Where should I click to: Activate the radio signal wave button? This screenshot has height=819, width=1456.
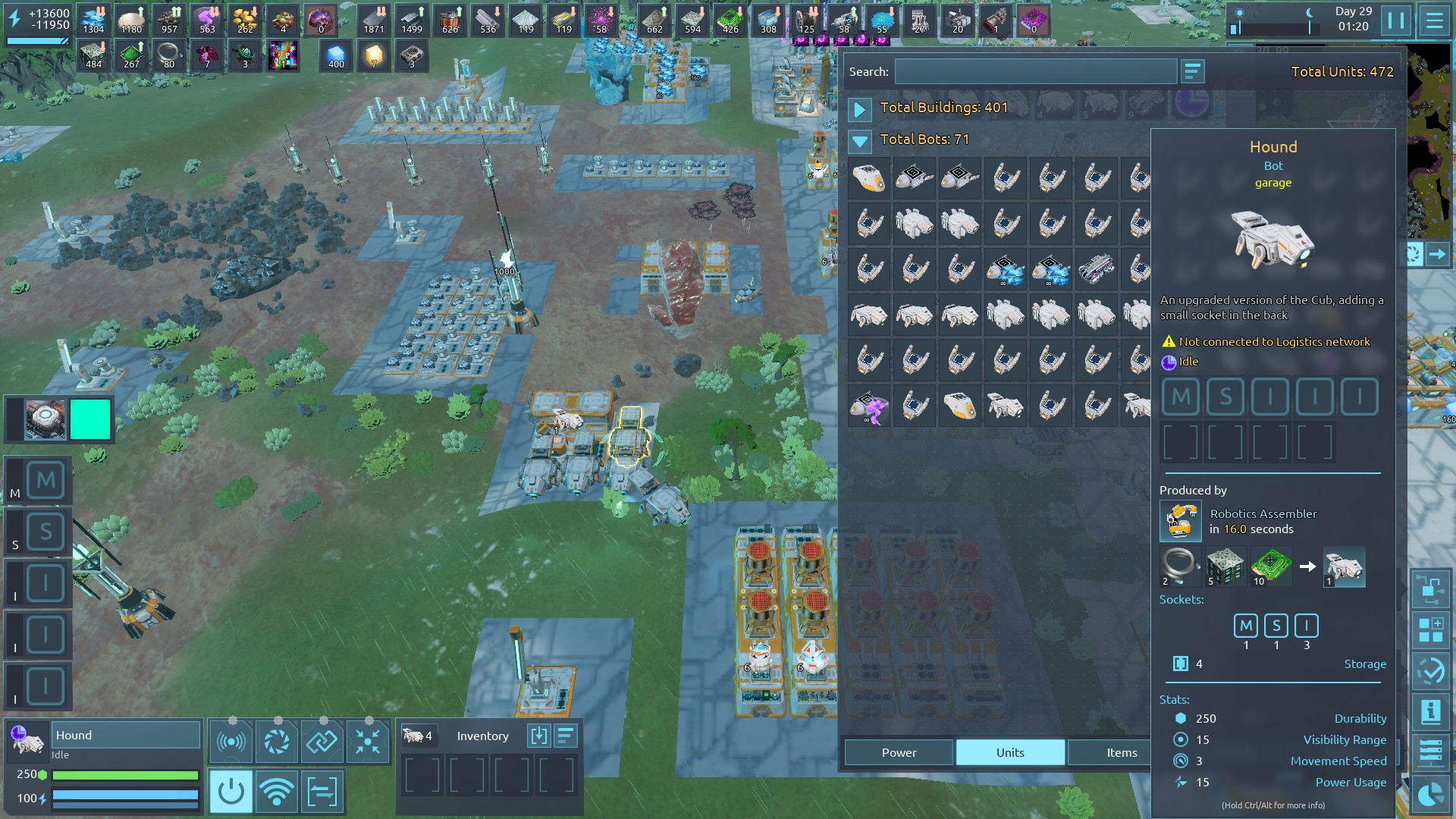[231, 741]
